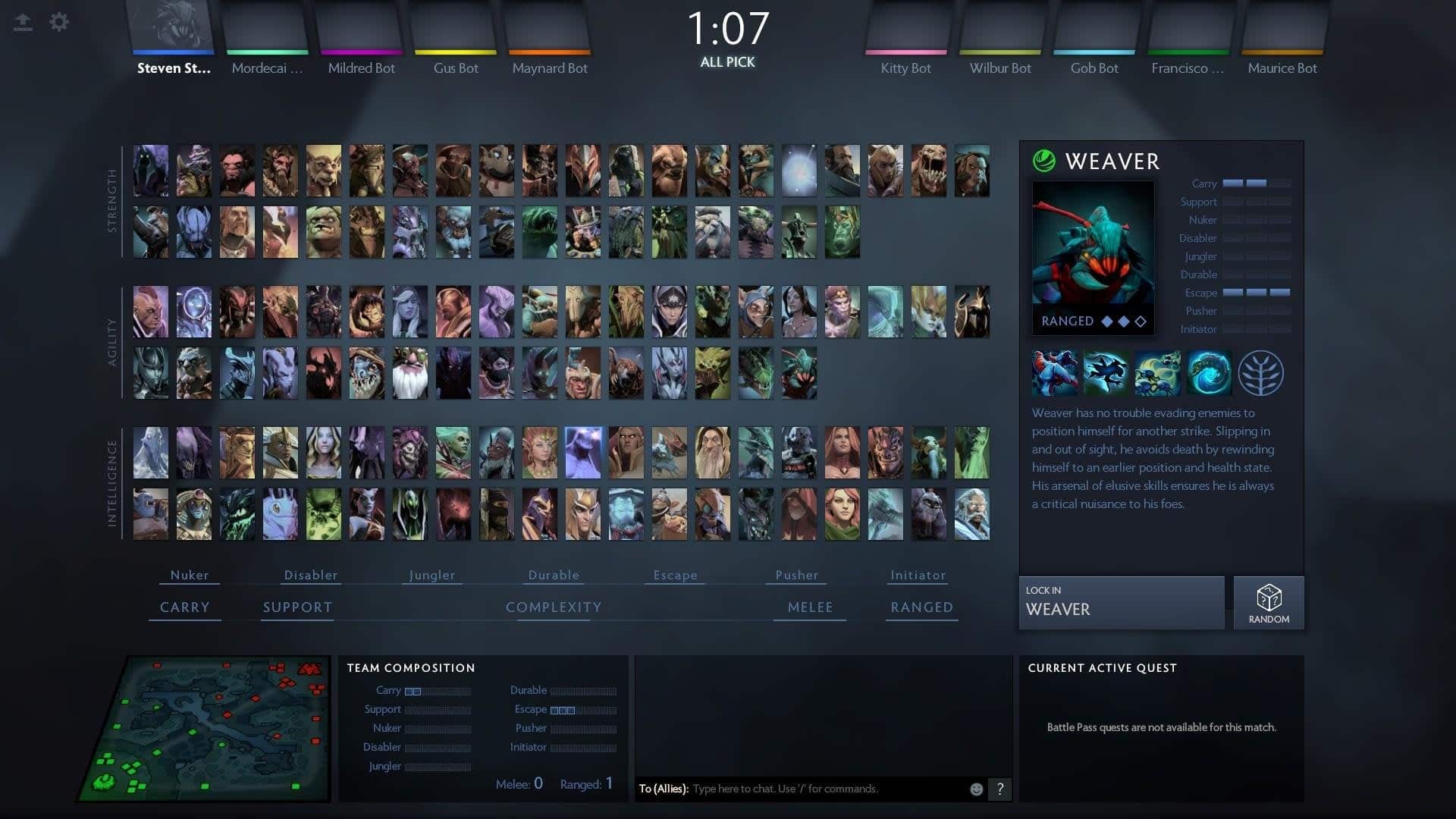Viewport: 1456px width, 819px height.
Task: Enable the Carry role filter
Action: pyautogui.click(x=184, y=607)
